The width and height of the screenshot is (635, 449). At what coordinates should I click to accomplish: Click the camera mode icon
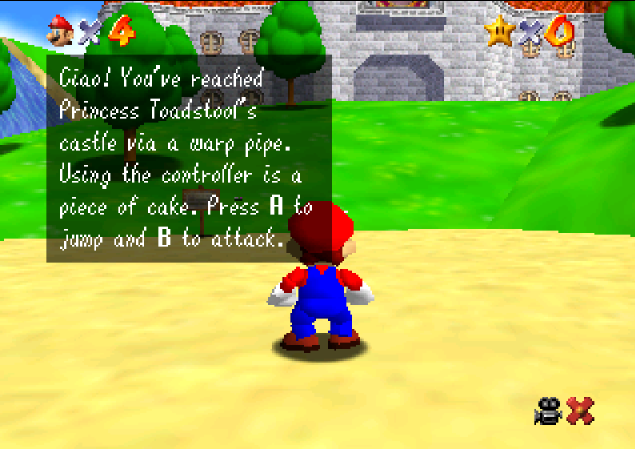click(x=547, y=410)
